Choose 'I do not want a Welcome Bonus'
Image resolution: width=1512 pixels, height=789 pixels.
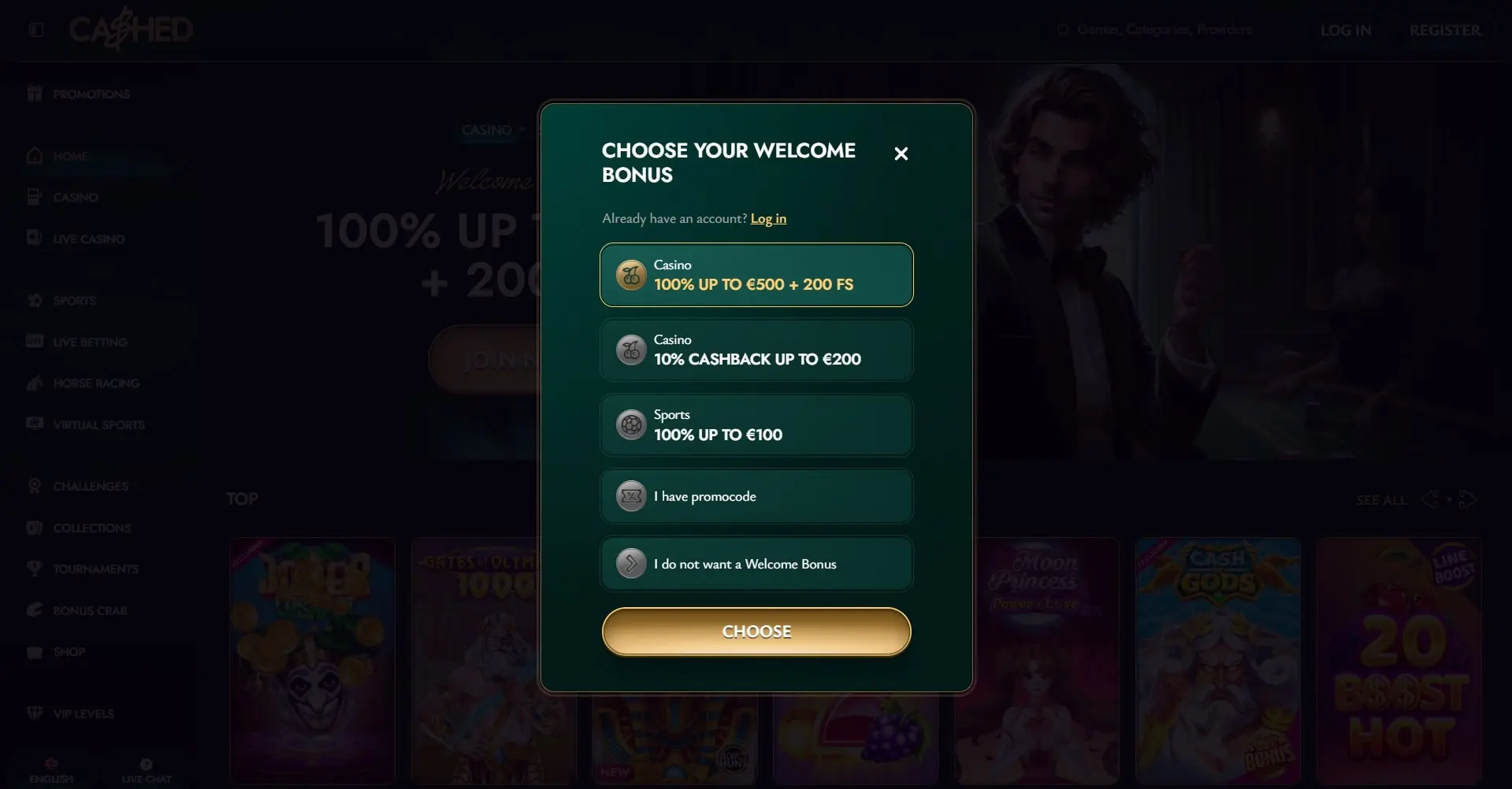click(x=756, y=564)
